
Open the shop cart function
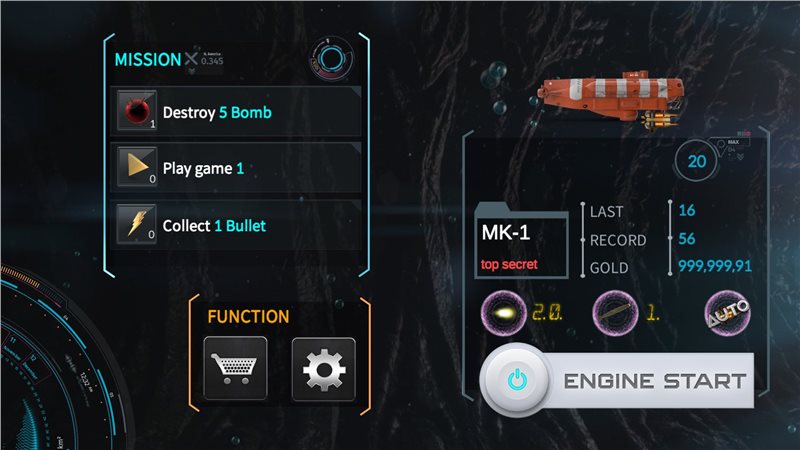click(235, 369)
